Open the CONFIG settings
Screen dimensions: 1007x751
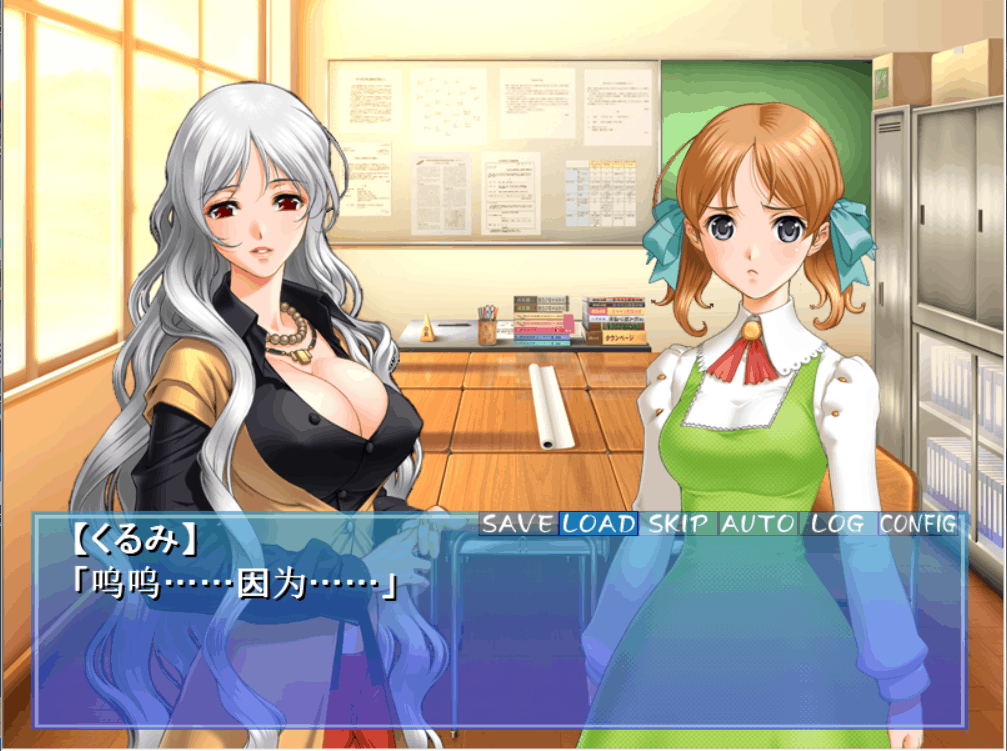918,523
